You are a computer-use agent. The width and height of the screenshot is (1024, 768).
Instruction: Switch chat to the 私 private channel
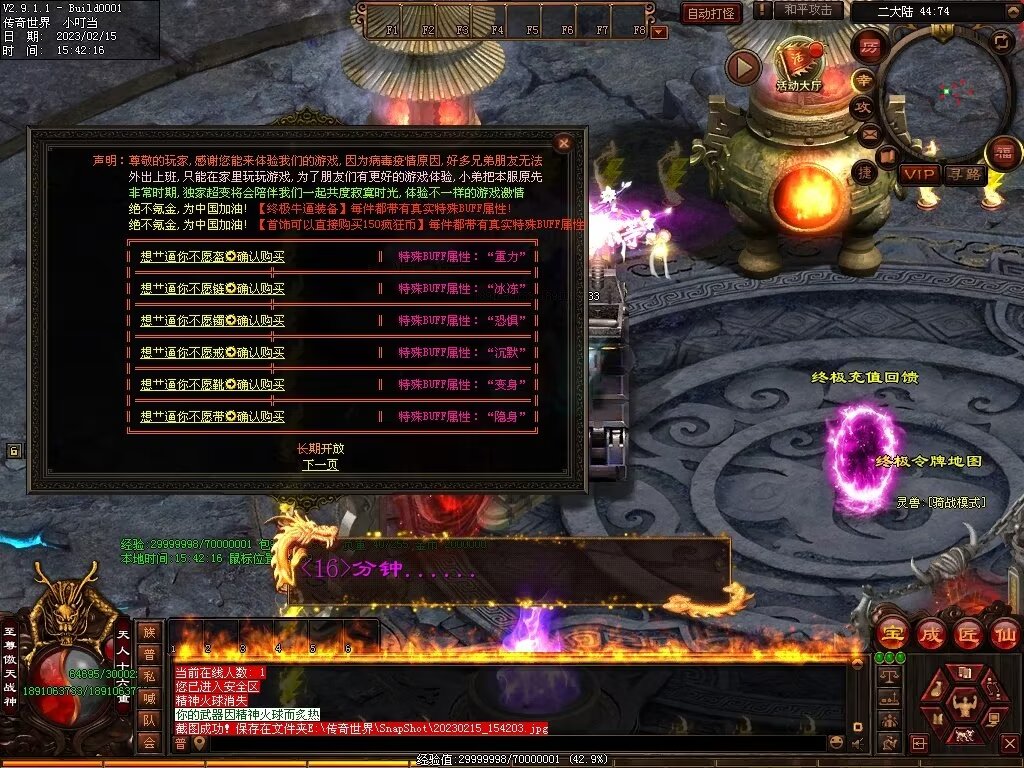pyautogui.click(x=149, y=677)
